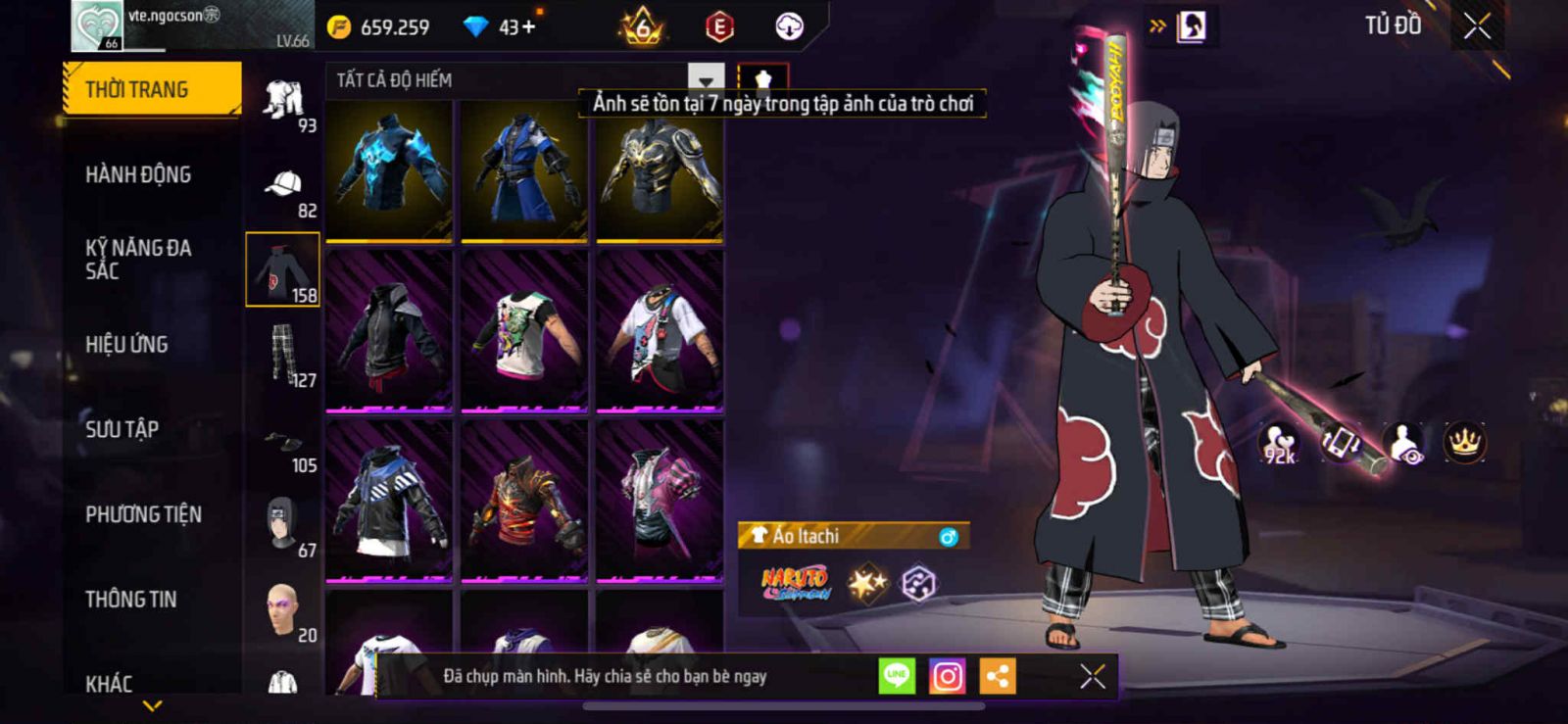The height and width of the screenshot is (724, 1568).
Task: Select the cap headwear category
Action: [283, 186]
